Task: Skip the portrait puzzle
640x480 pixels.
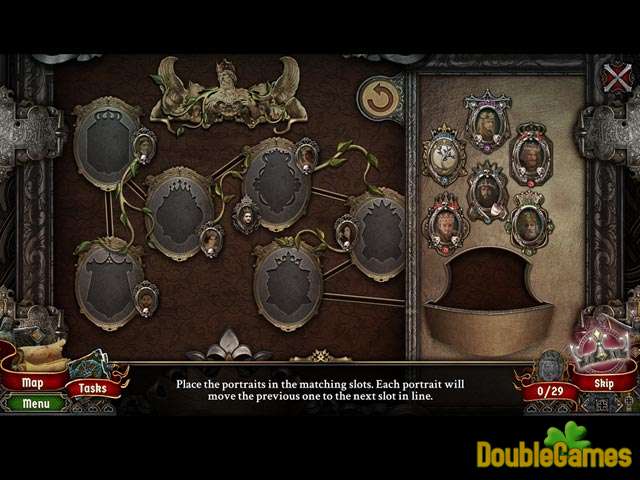Action: point(602,383)
